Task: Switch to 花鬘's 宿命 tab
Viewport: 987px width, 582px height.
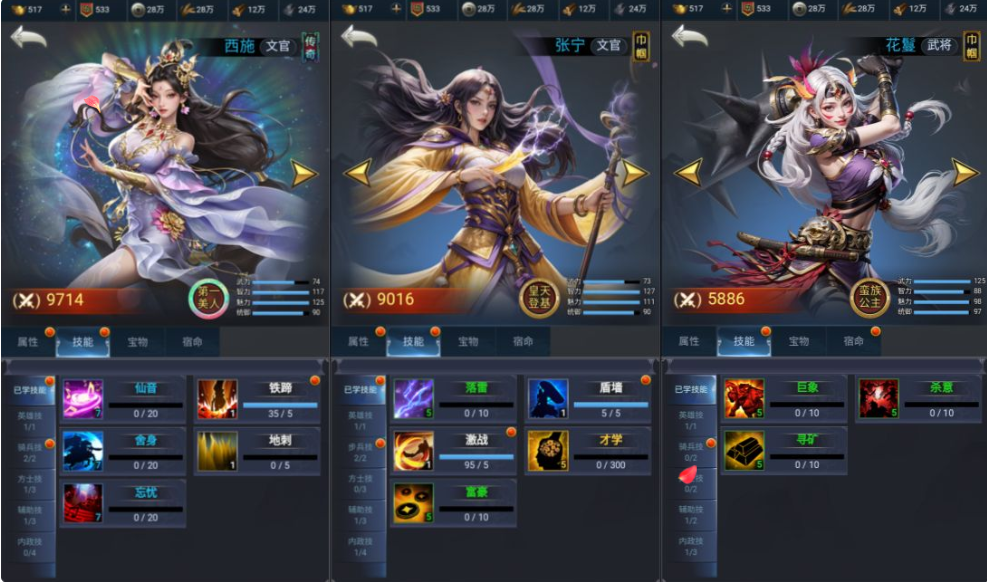Action: click(x=853, y=341)
